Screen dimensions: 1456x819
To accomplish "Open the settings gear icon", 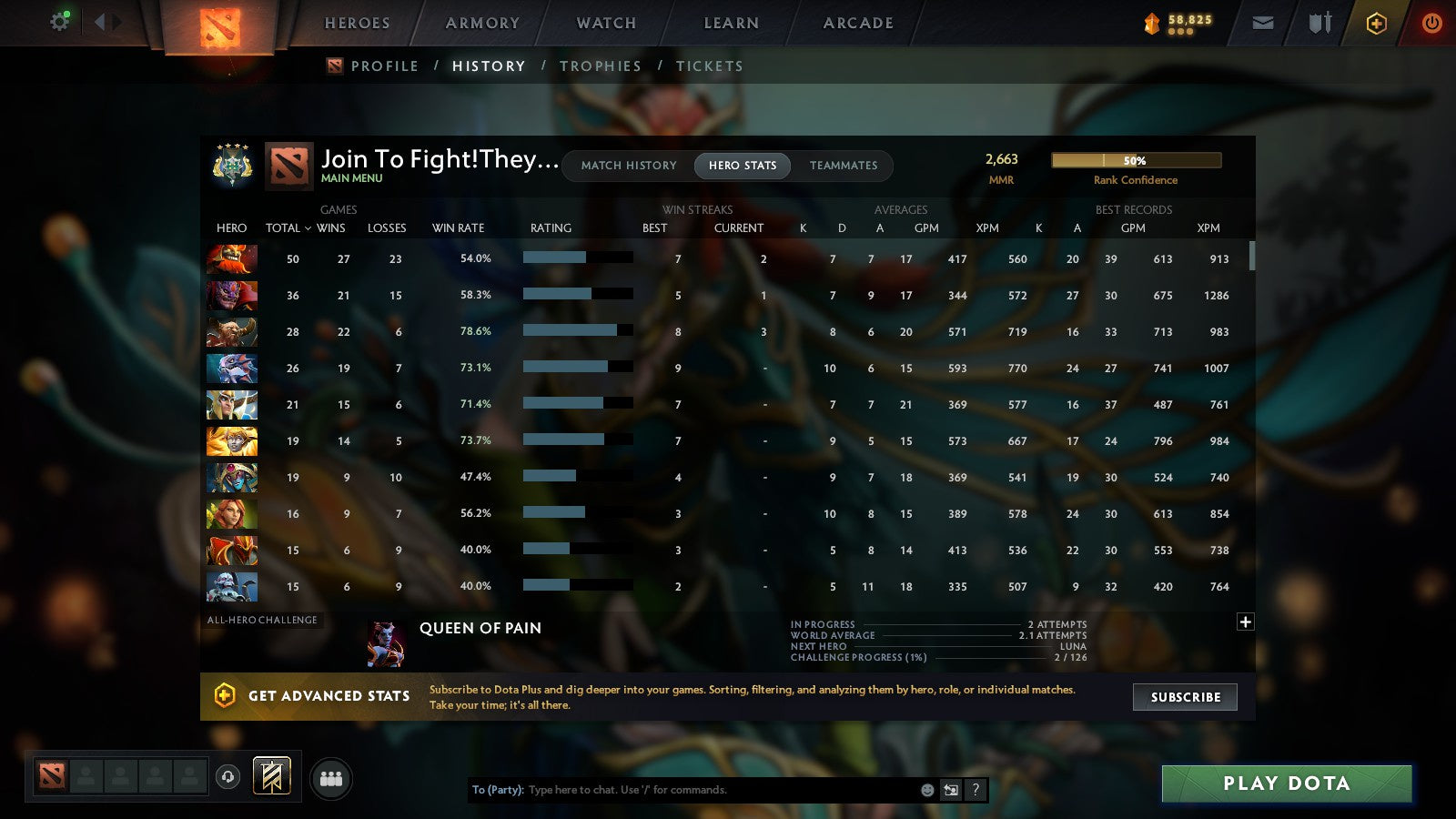I will (x=59, y=21).
